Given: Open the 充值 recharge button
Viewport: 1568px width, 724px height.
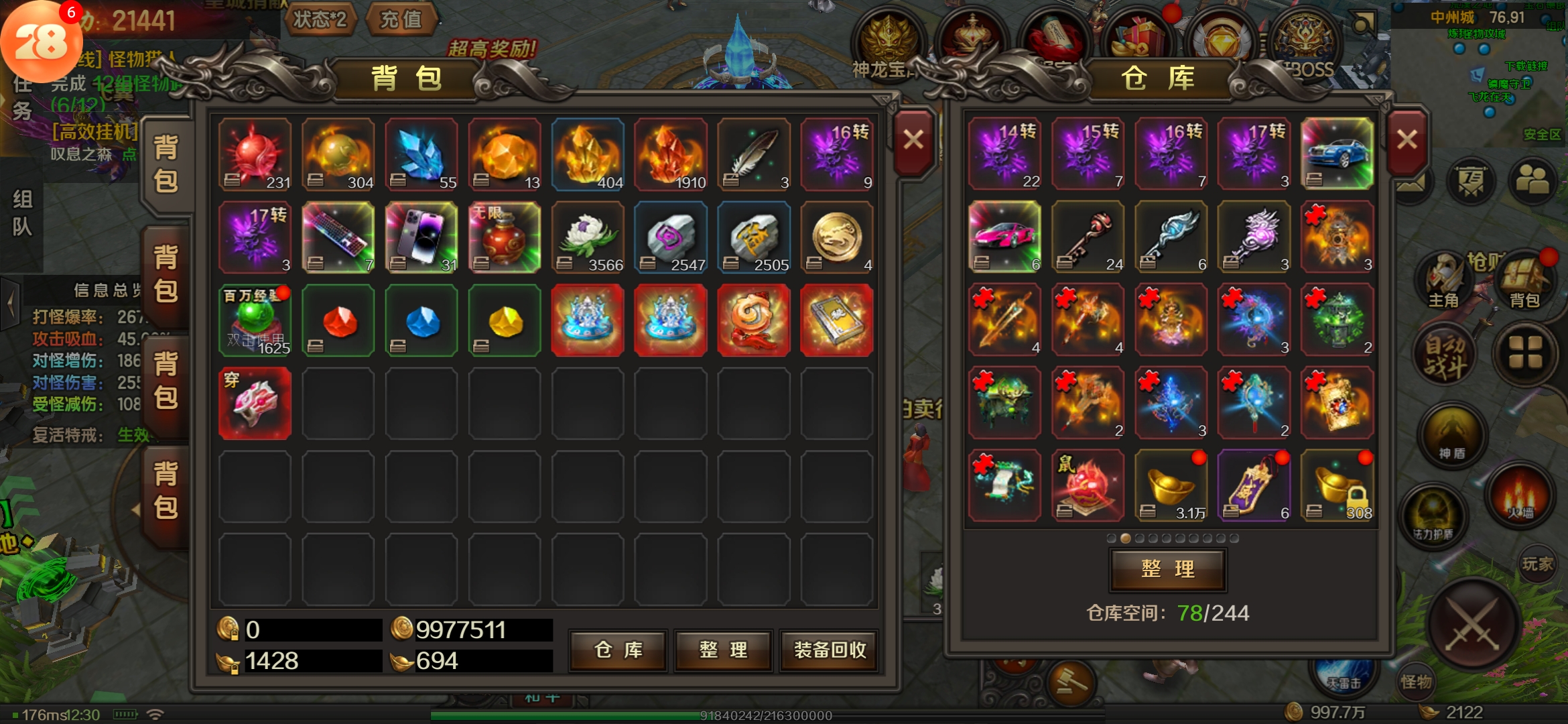Looking at the screenshot, I should coord(401,19).
